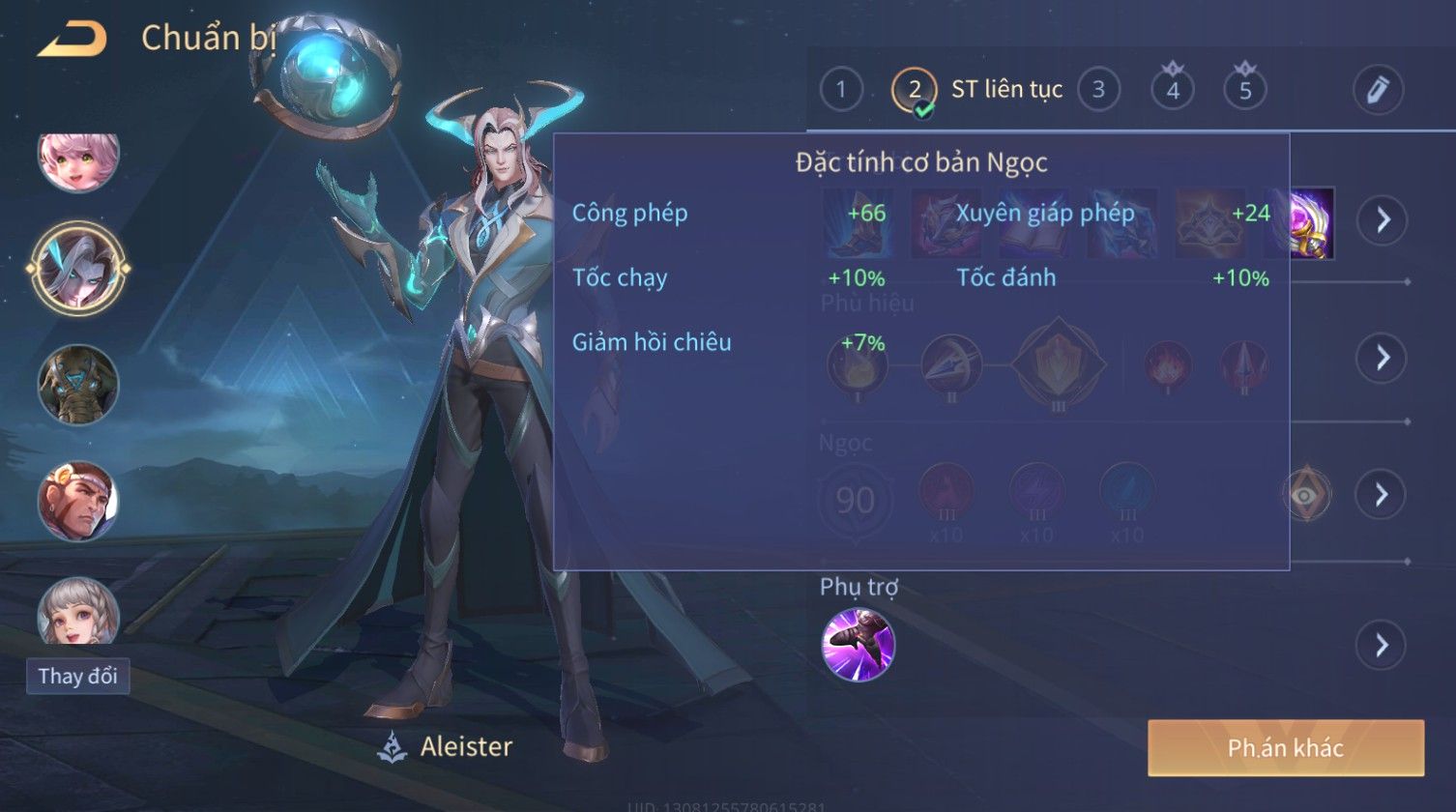Open locked preset slot 5
This screenshot has width=1456, height=812.
pos(1245,90)
